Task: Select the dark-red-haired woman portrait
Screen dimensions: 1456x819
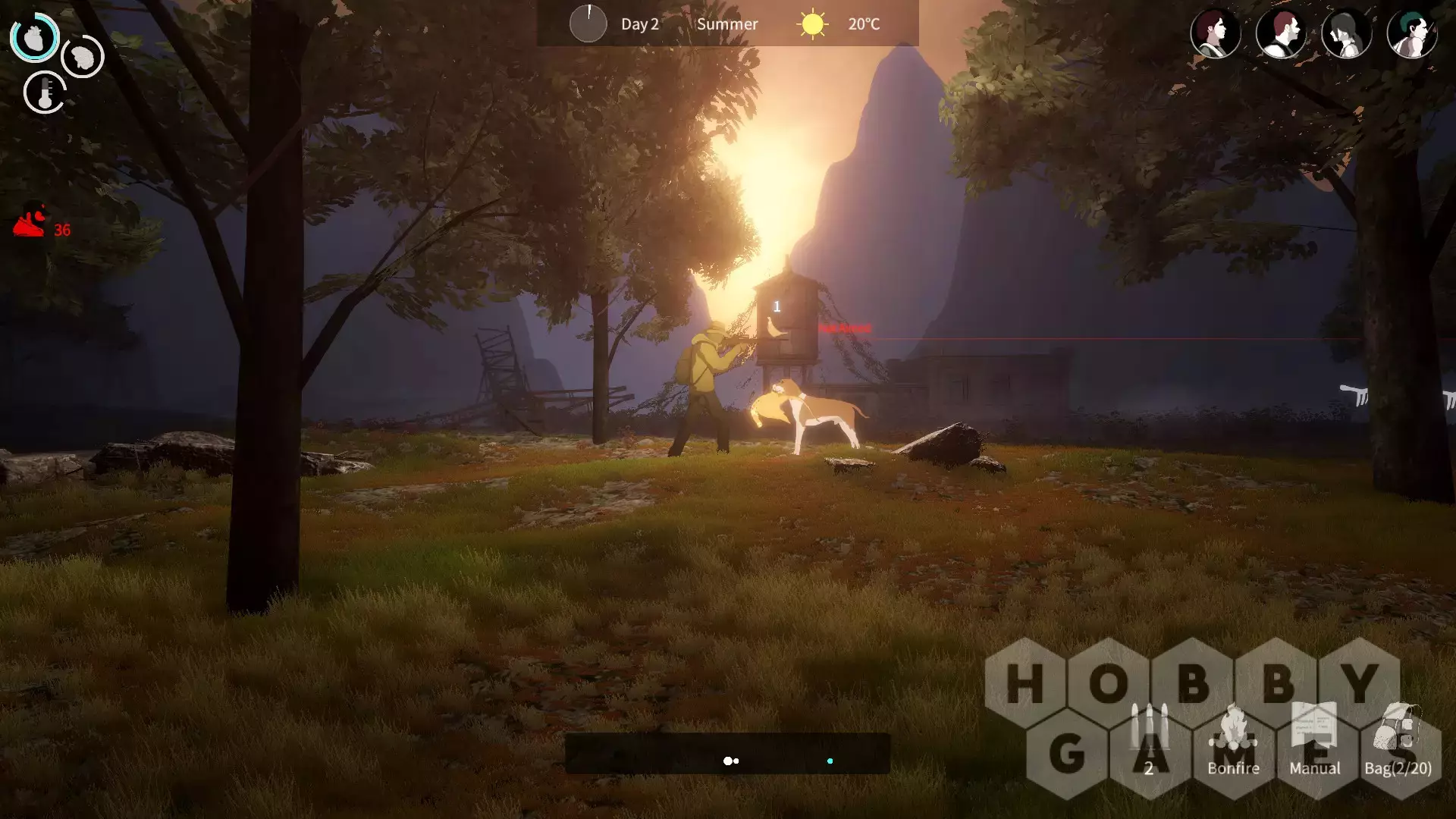Action: (1215, 33)
